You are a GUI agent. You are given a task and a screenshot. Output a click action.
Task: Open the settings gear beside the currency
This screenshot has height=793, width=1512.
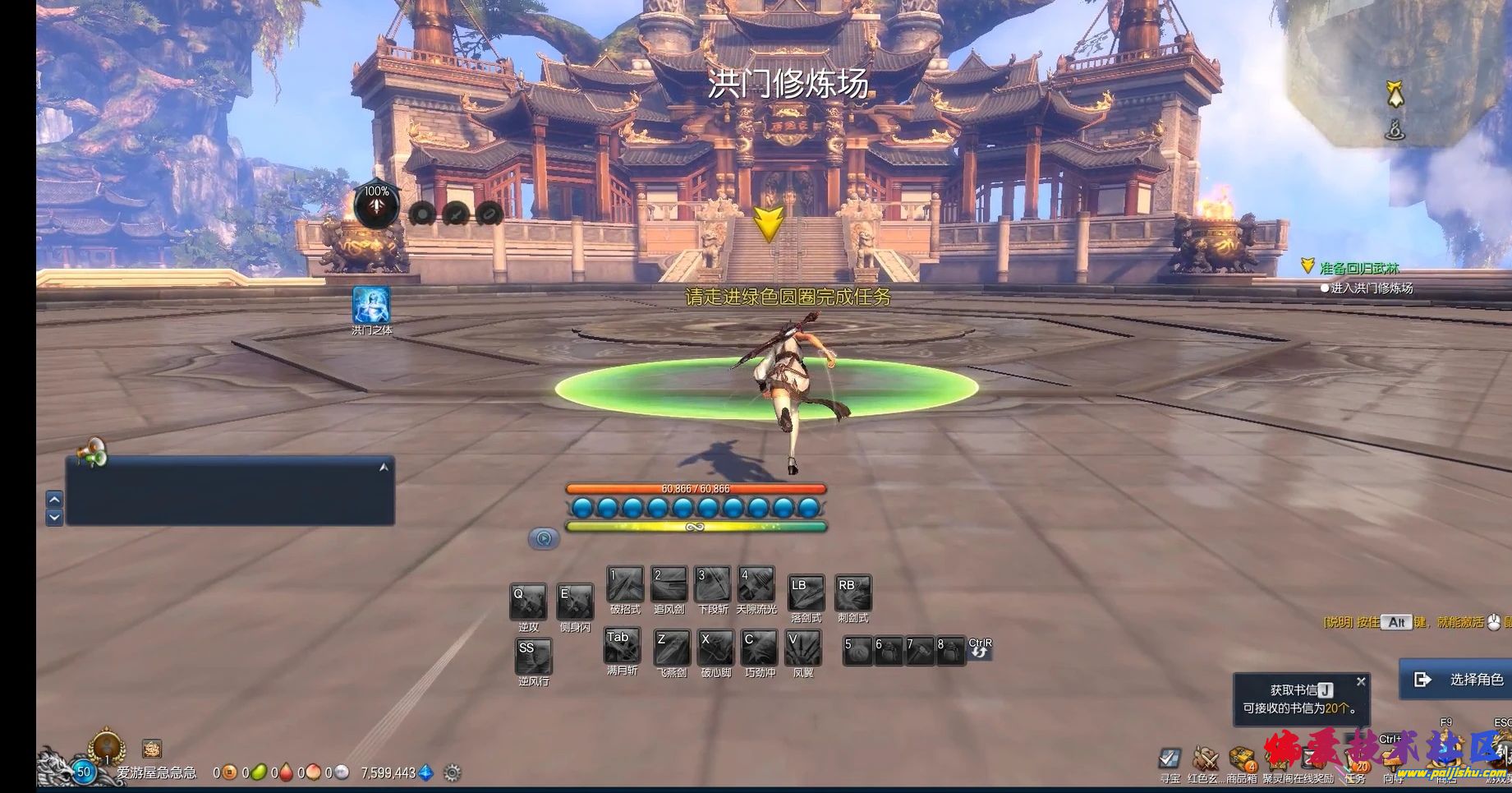[x=452, y=772]
